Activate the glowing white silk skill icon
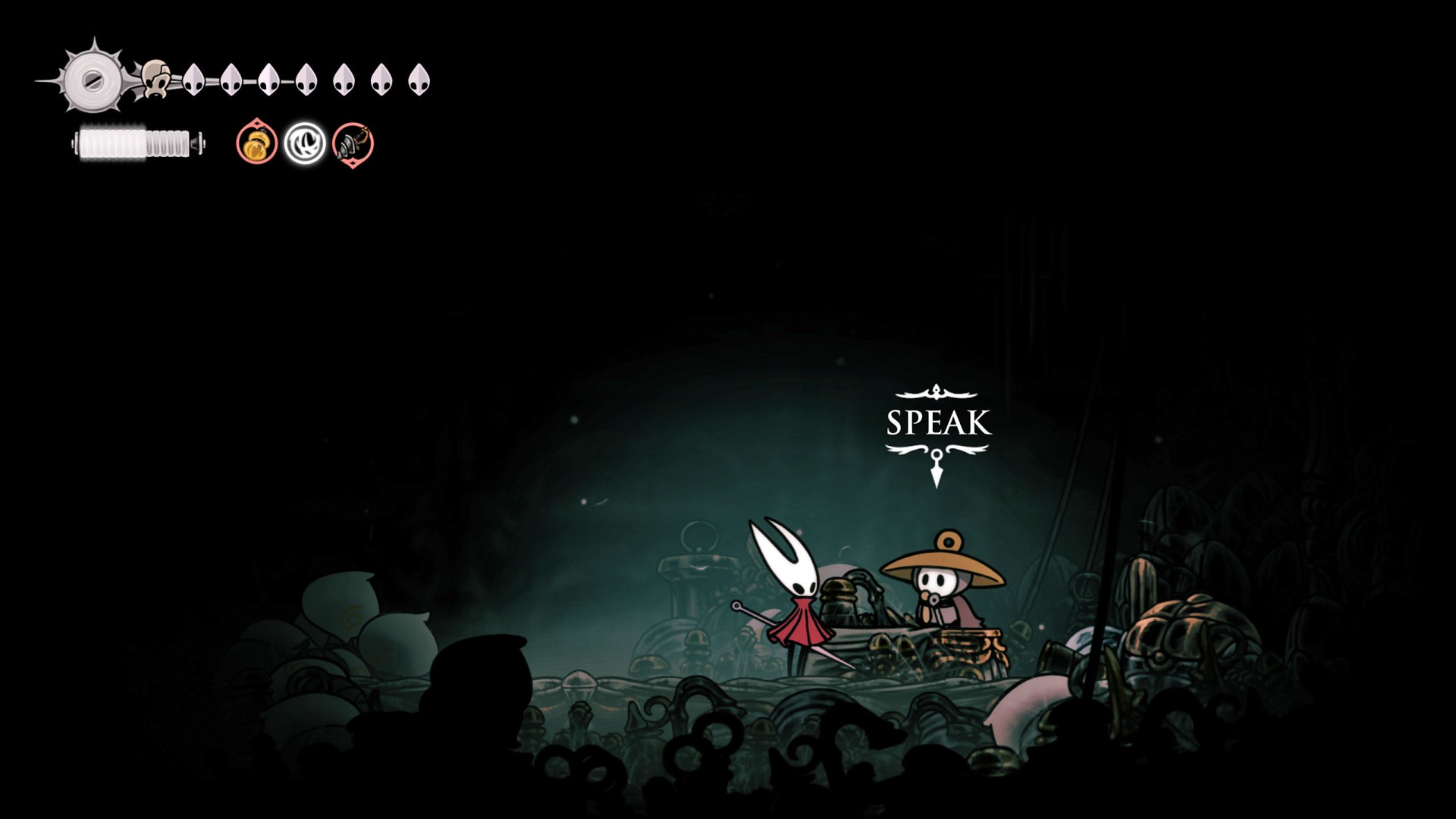 [x=305, y=143]
